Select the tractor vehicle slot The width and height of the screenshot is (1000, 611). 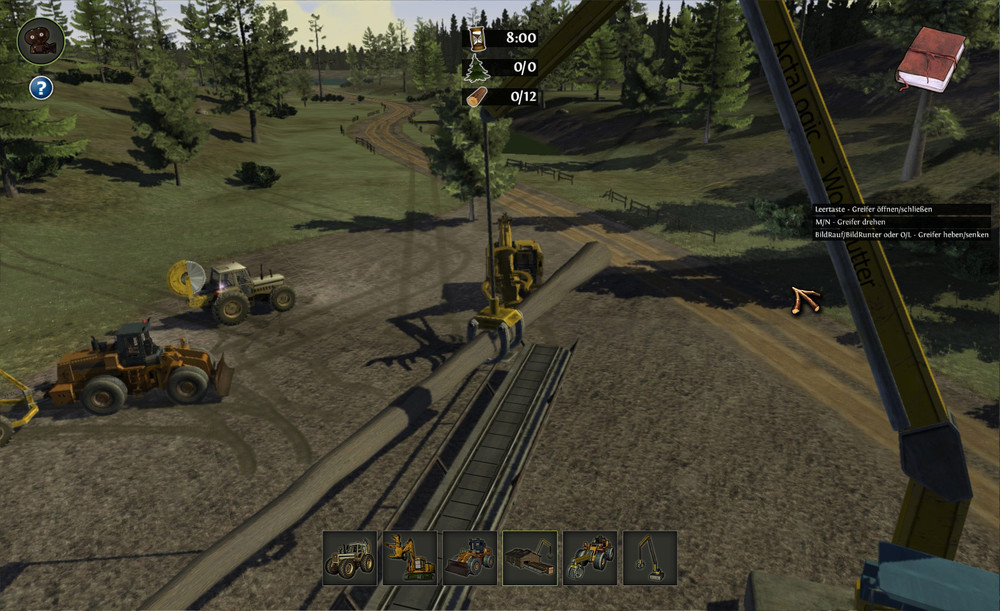click(x=350, y=558)
